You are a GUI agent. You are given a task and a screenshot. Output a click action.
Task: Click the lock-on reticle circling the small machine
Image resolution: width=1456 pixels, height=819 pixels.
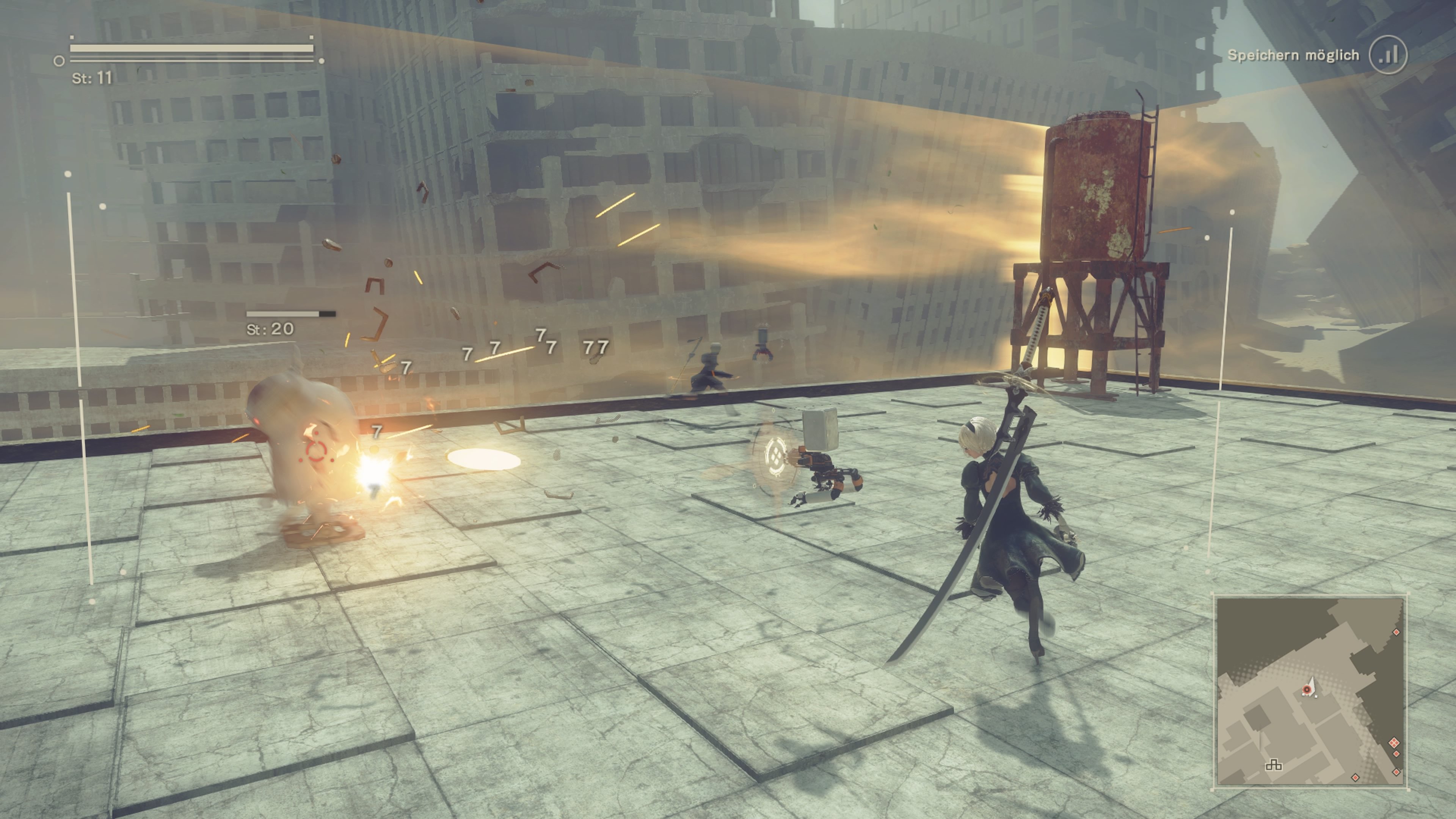click(776, 457)
